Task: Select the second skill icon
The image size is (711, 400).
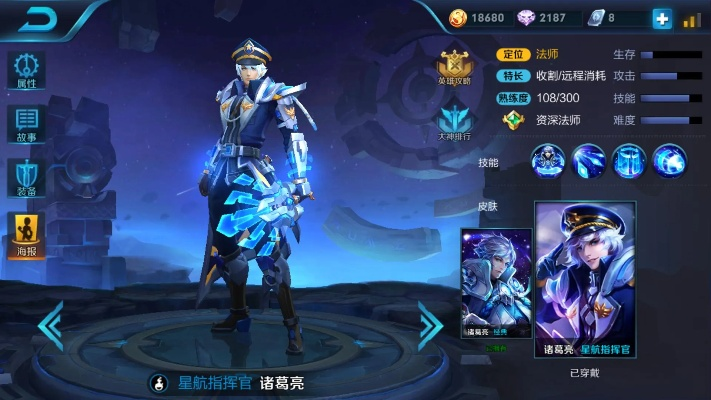Action: 588,160
